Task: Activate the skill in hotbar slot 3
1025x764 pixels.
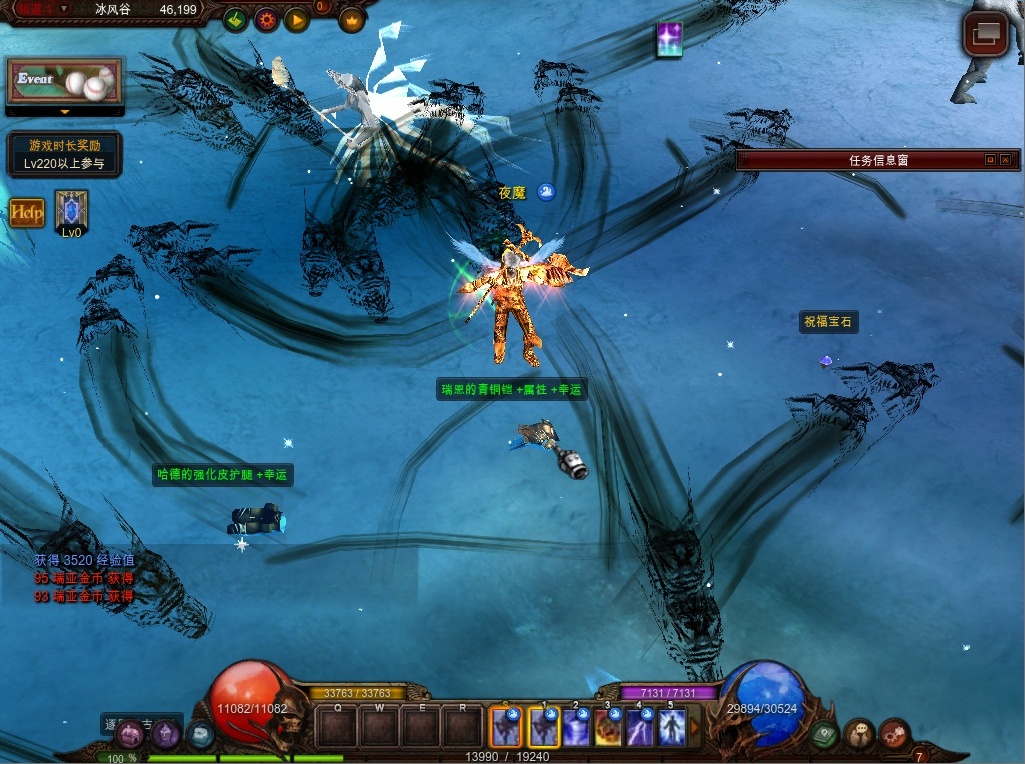Action: pyautogui.click(x=607, y=727)
